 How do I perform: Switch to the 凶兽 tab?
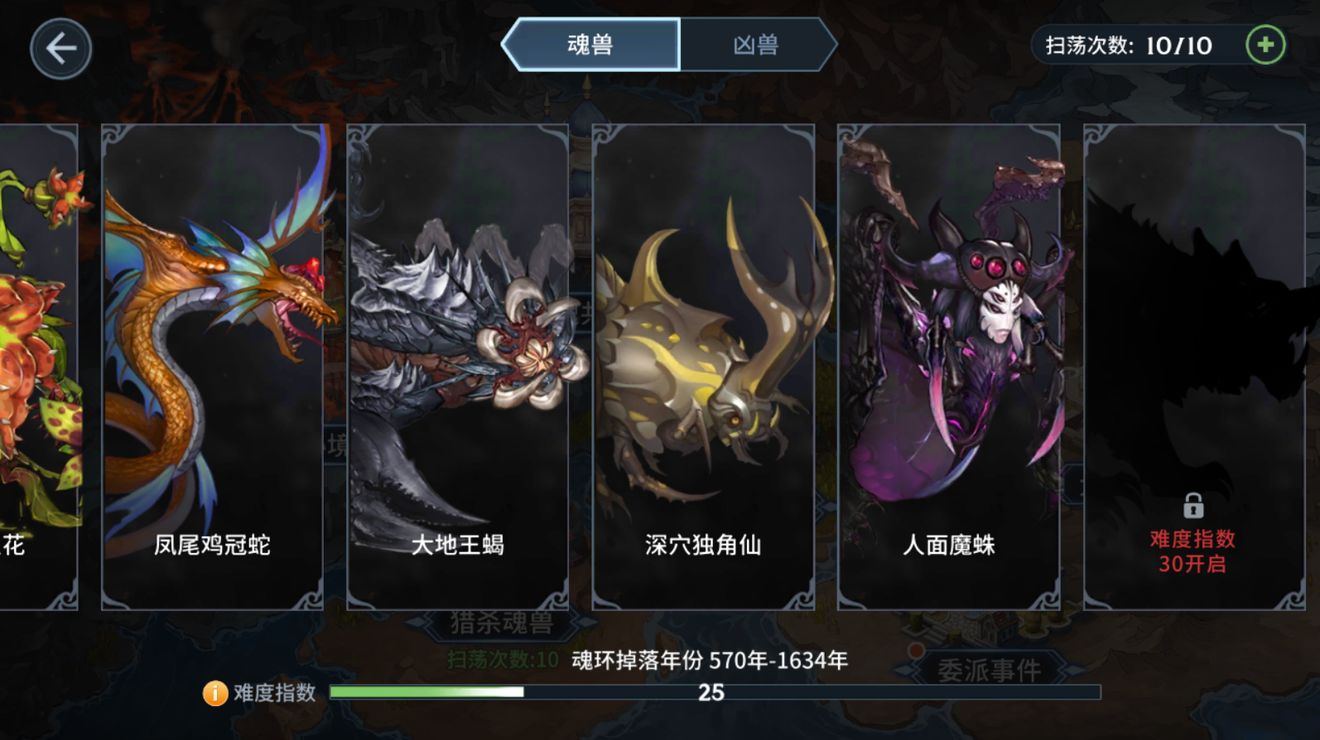point(757,46)
